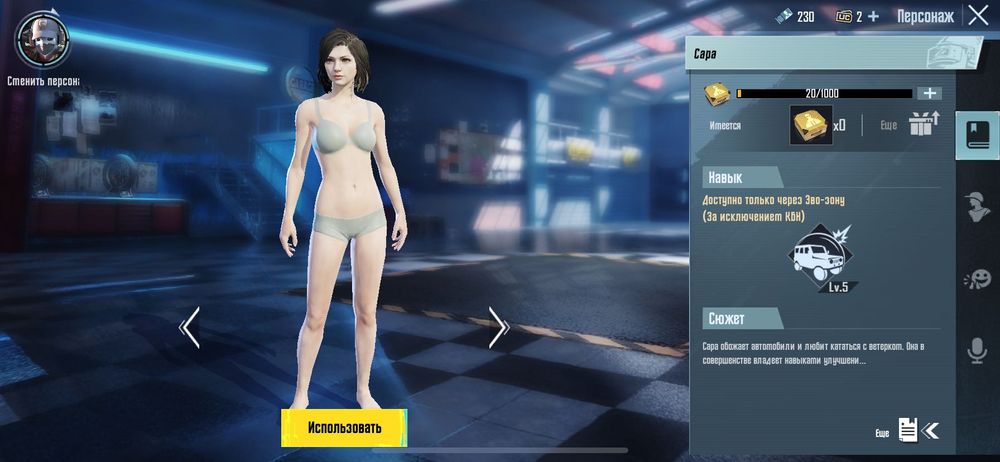This screenshot has height=462, width=1000.
Task: Show the next character with right arrow
Action: click(498, 327)
